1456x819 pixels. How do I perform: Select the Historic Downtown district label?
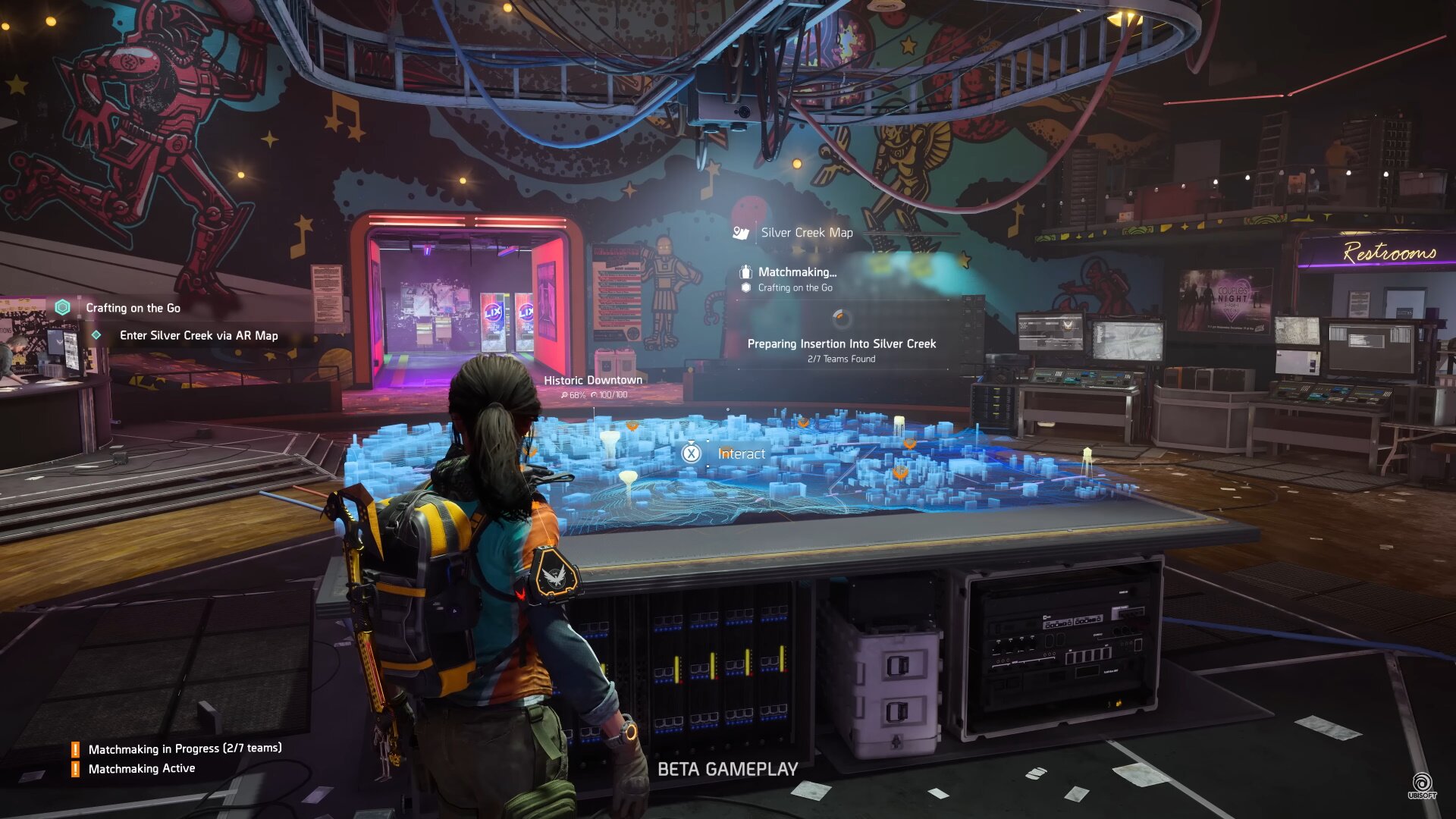pos(593,381)
